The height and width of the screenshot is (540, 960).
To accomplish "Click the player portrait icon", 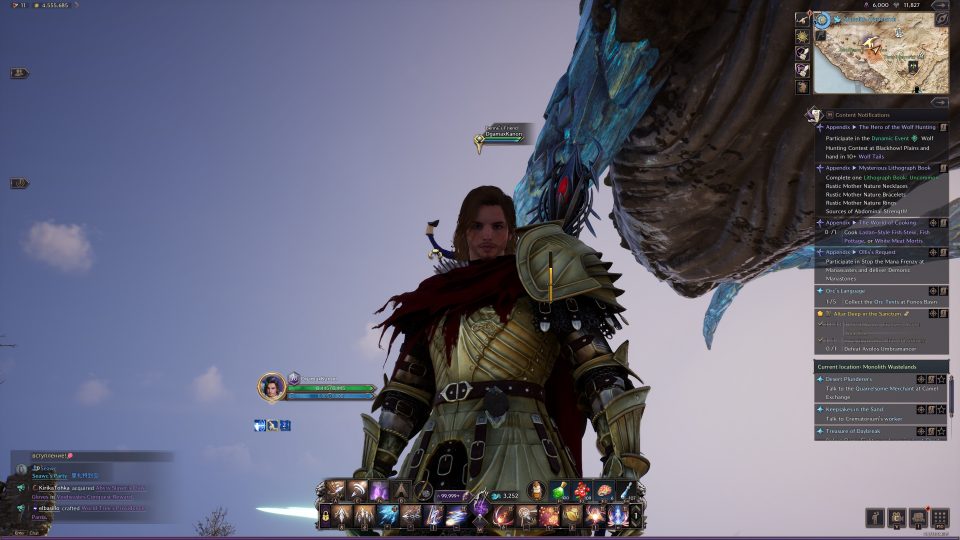I will [x=271, y=386].
